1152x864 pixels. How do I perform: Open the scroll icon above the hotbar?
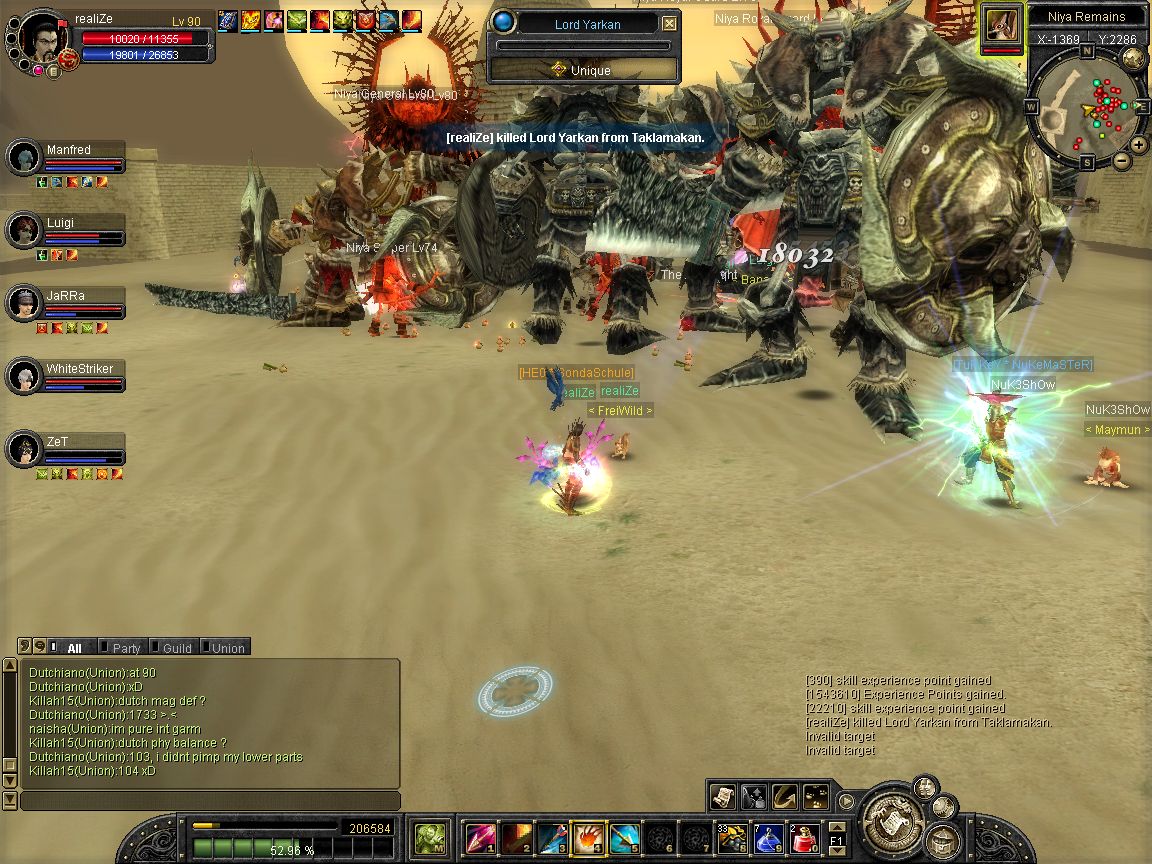(x=723, y=797)
